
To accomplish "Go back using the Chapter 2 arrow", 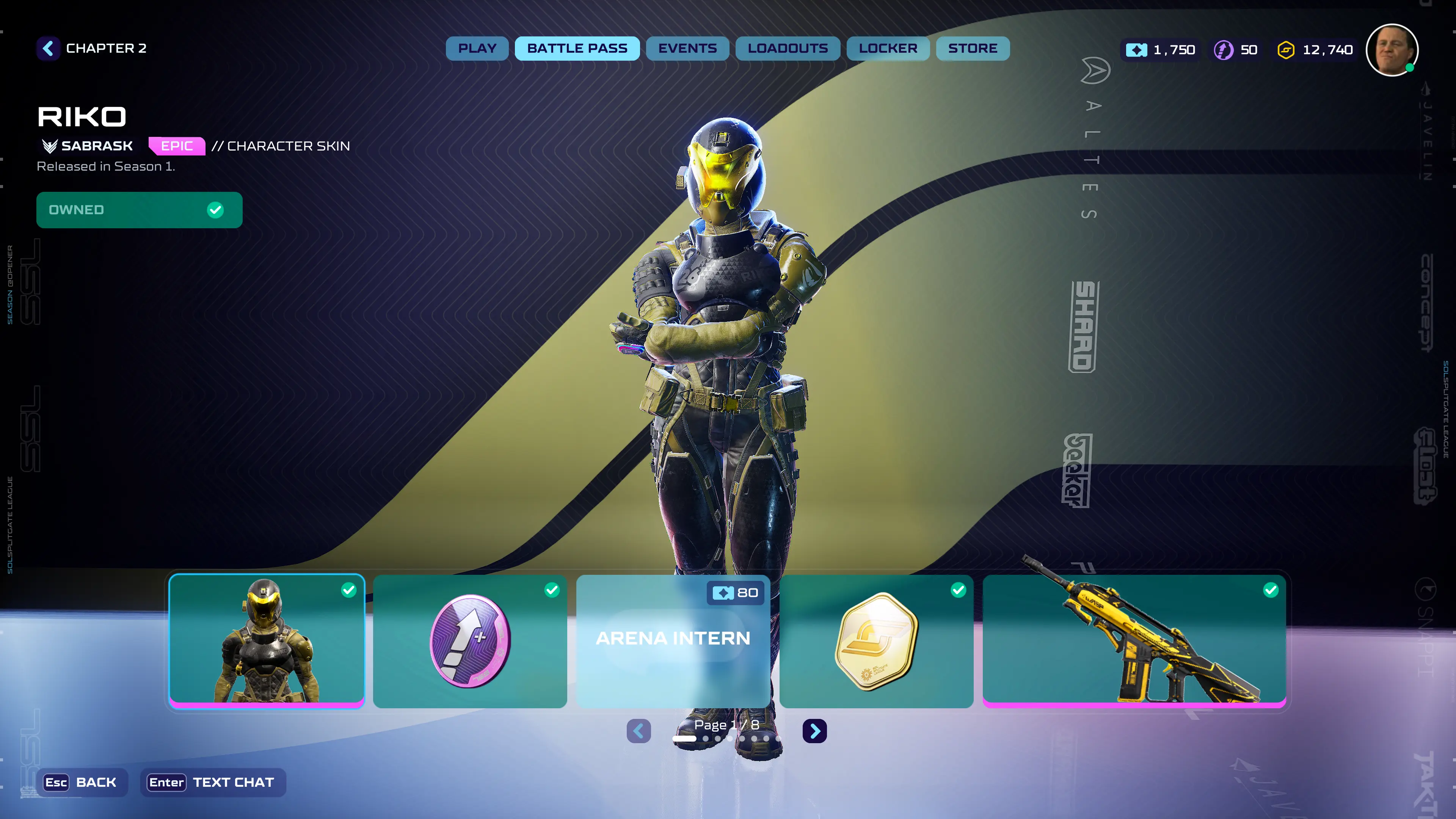I will (x=49, y=49).
